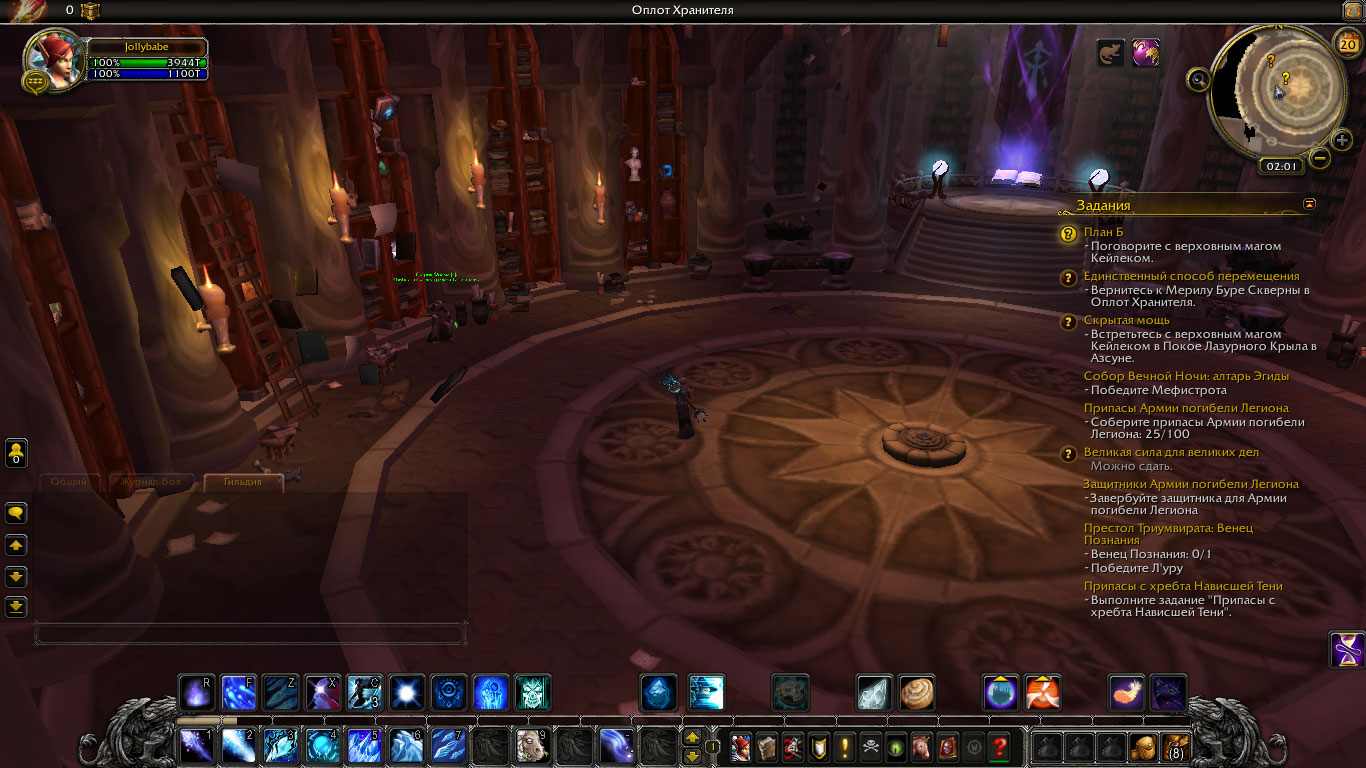Select the План Б quest title
The height and width of the screenshot is (768, 1366).
point(1103,232)
